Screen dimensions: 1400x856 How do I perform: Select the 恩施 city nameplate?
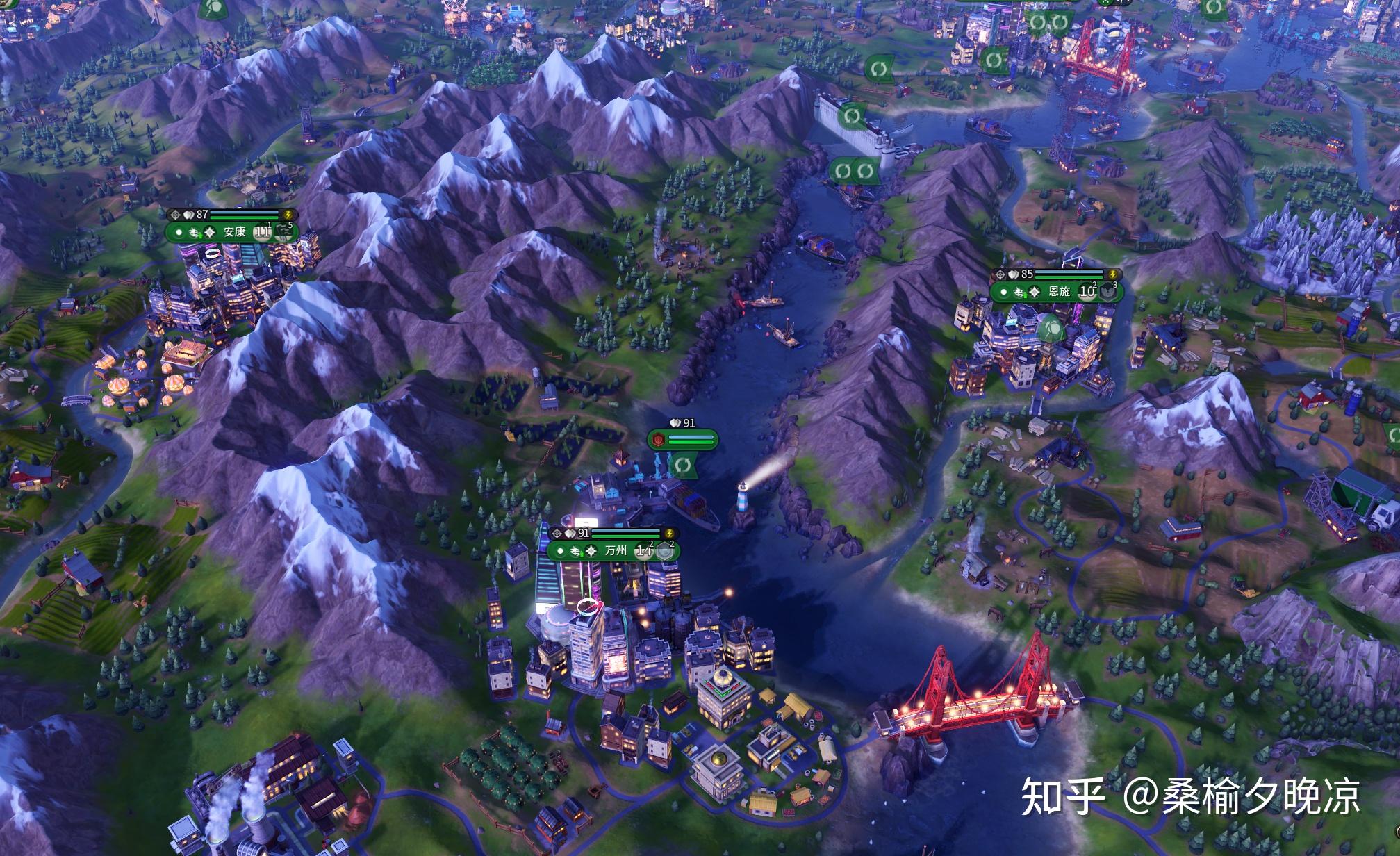coord(1060,291)
